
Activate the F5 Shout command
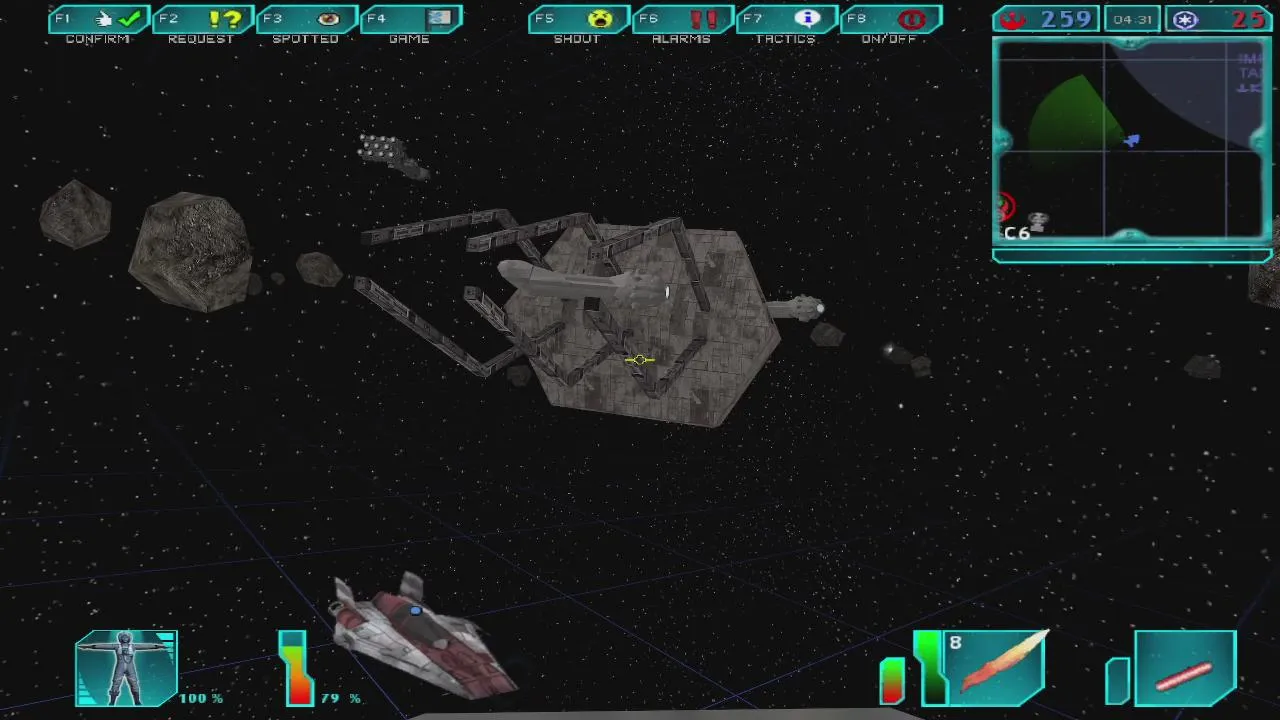pyautogui.click(x=580, y=20)
